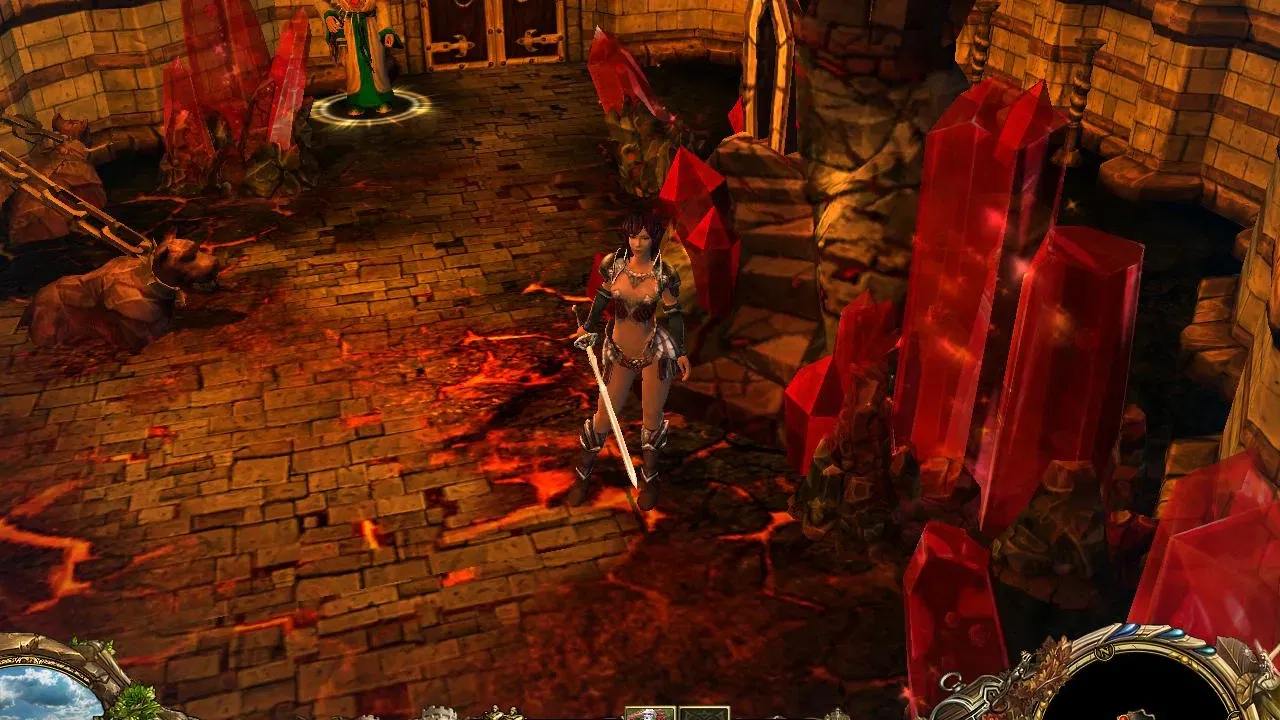Select the empty green item slot beside the portrait
Screen dimensions: 1280x720
pyautogui.click(x=705, y=713)
